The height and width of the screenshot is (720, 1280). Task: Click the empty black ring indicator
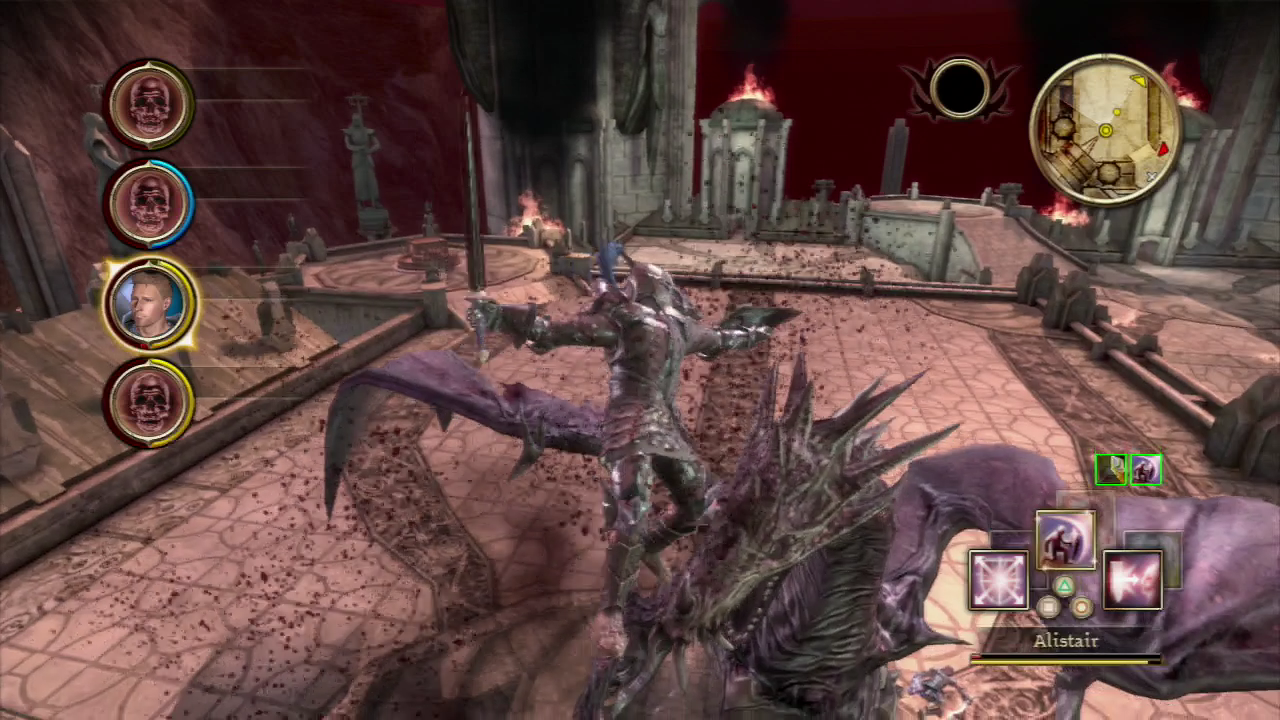959,89
